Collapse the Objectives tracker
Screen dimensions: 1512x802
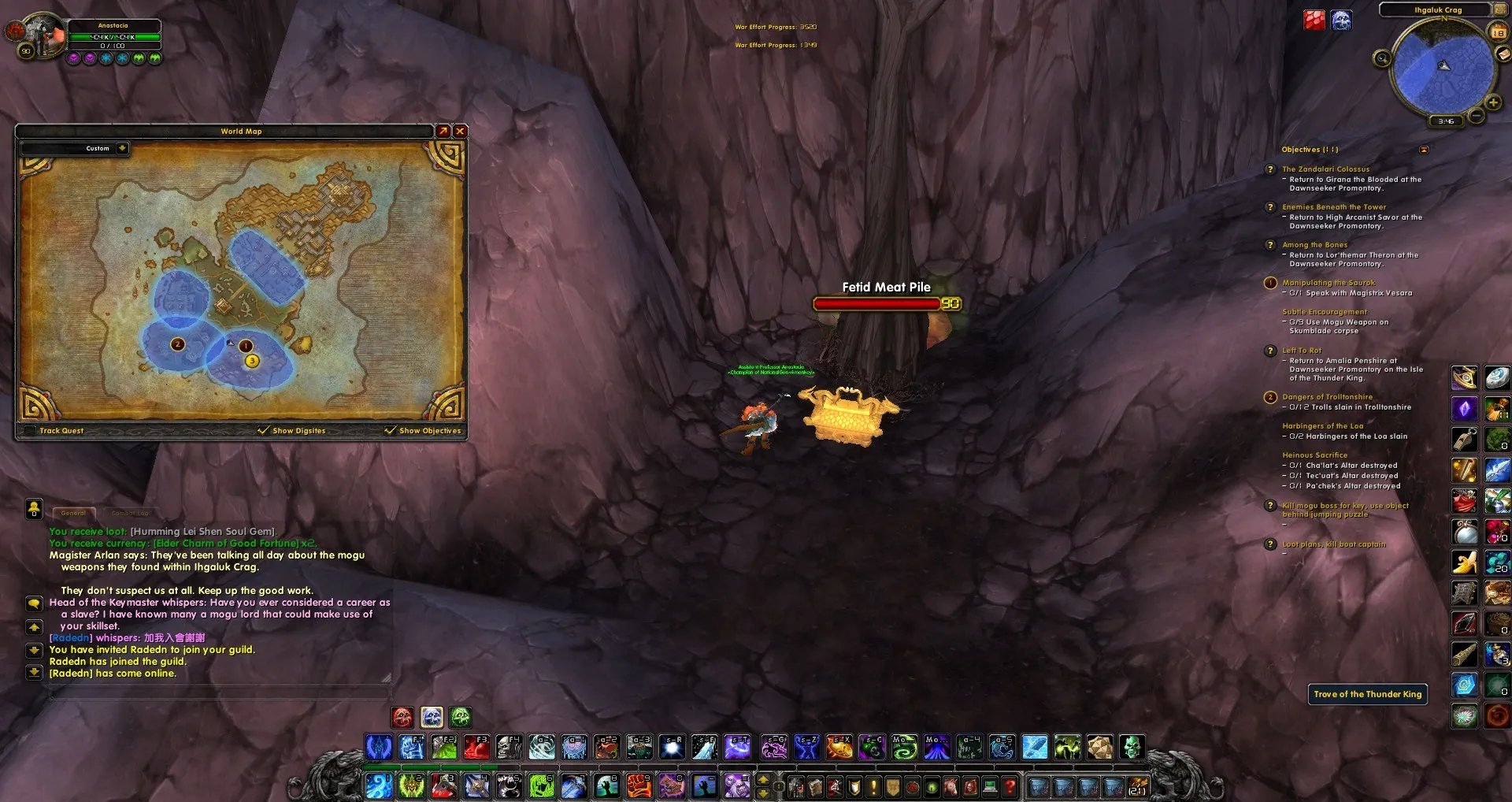click(x=1424, y=150)
